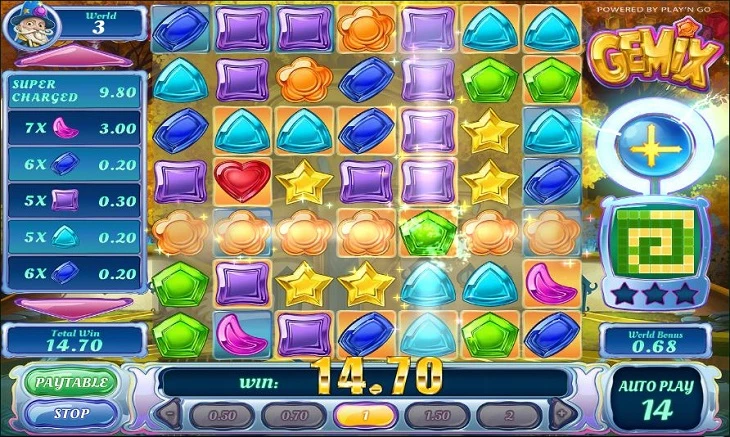This screenshot has height=437, width=730.
Task: Select the highlighted bet of 1
Action: [x=364, y=415]
